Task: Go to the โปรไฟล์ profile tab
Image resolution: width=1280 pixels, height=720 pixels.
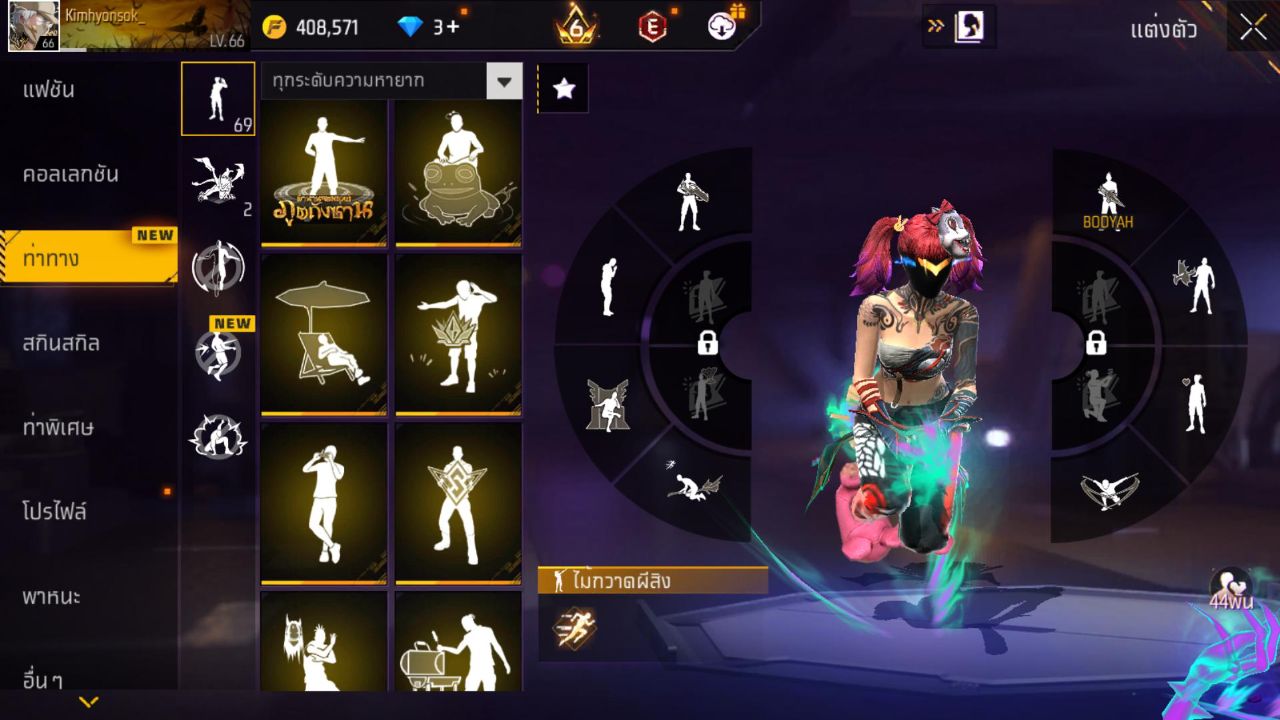Action: [x=54, y=512]
